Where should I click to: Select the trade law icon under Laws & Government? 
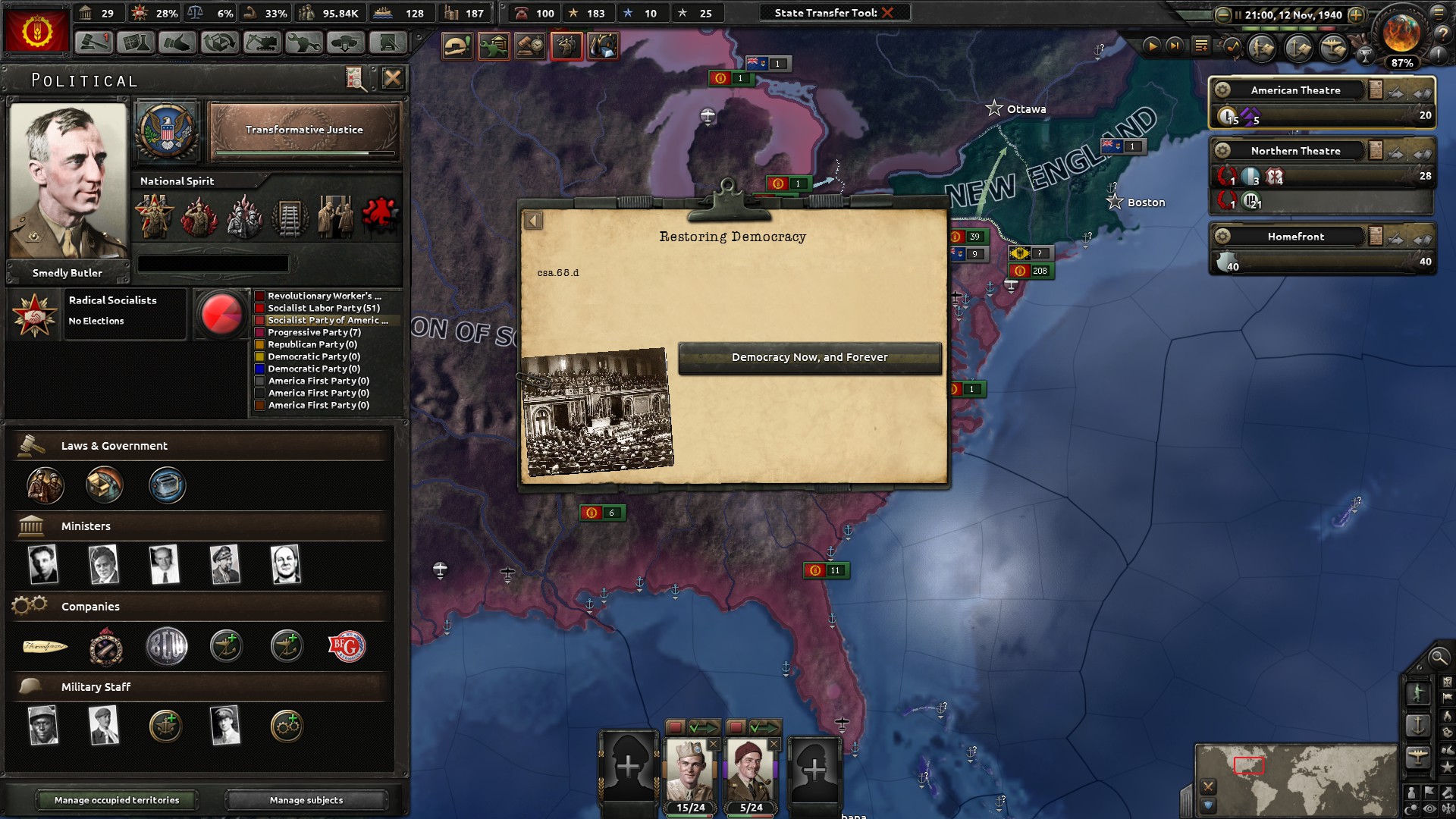(x=105, y=485)
